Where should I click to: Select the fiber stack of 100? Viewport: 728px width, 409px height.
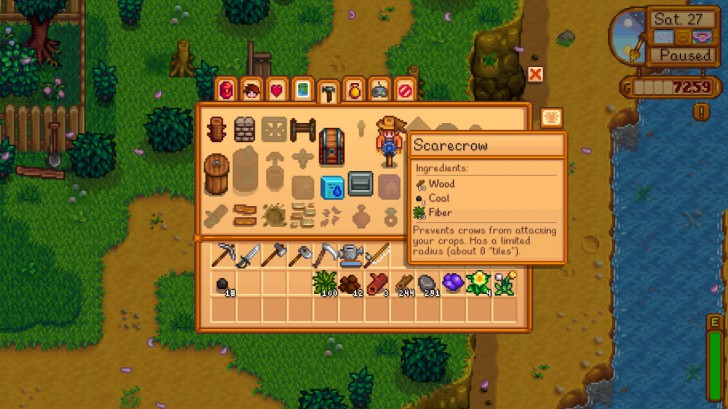324,284
